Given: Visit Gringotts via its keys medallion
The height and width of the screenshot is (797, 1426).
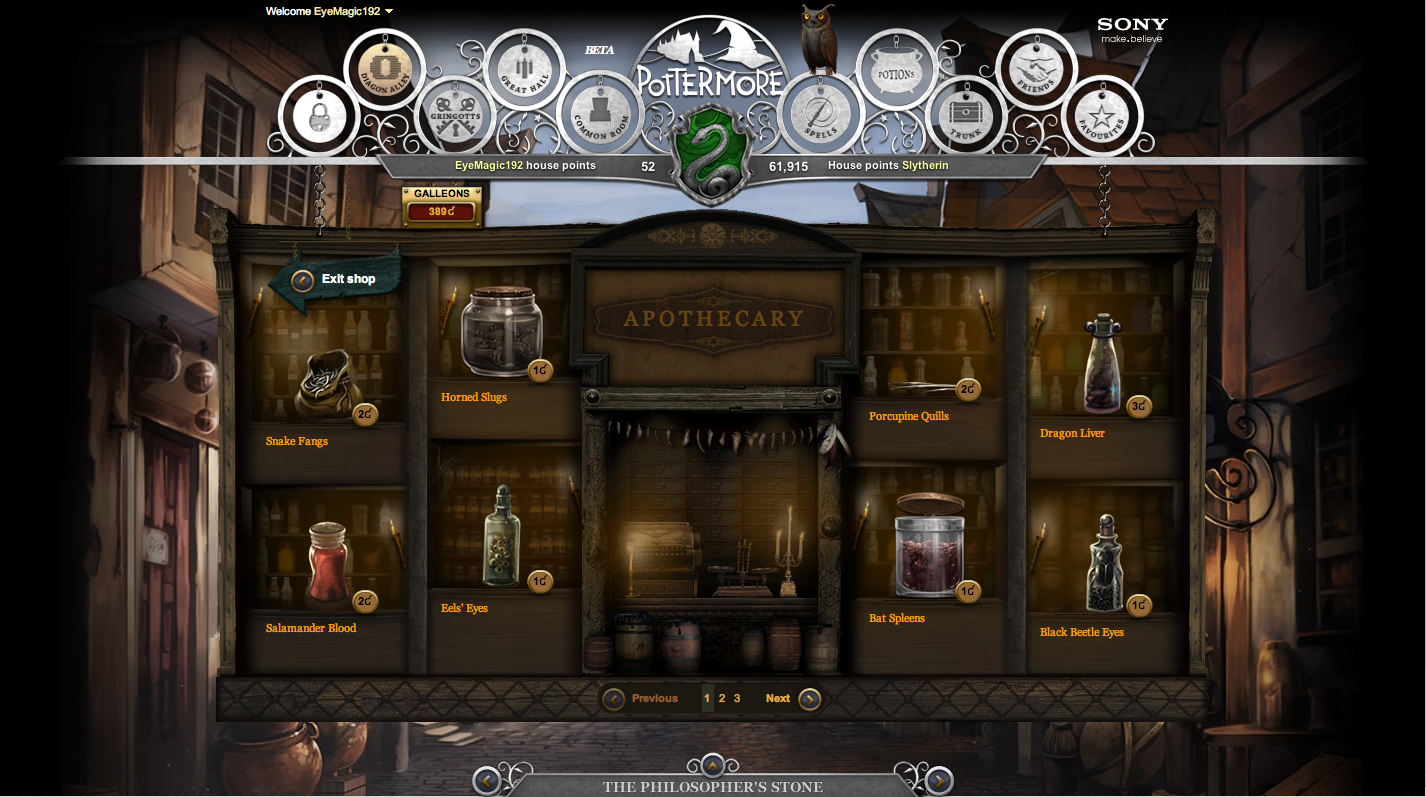Looking at the screenshot, I should coord(457,113).
